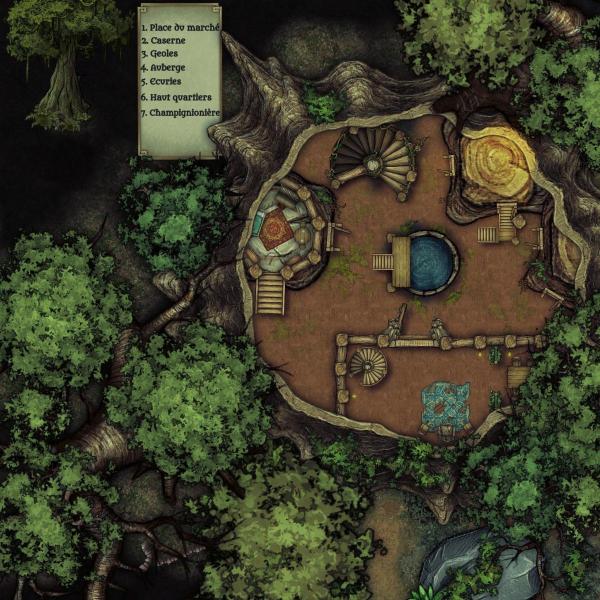
Task: Pick the Ecuries legend entry
Action: pos(163,82)
